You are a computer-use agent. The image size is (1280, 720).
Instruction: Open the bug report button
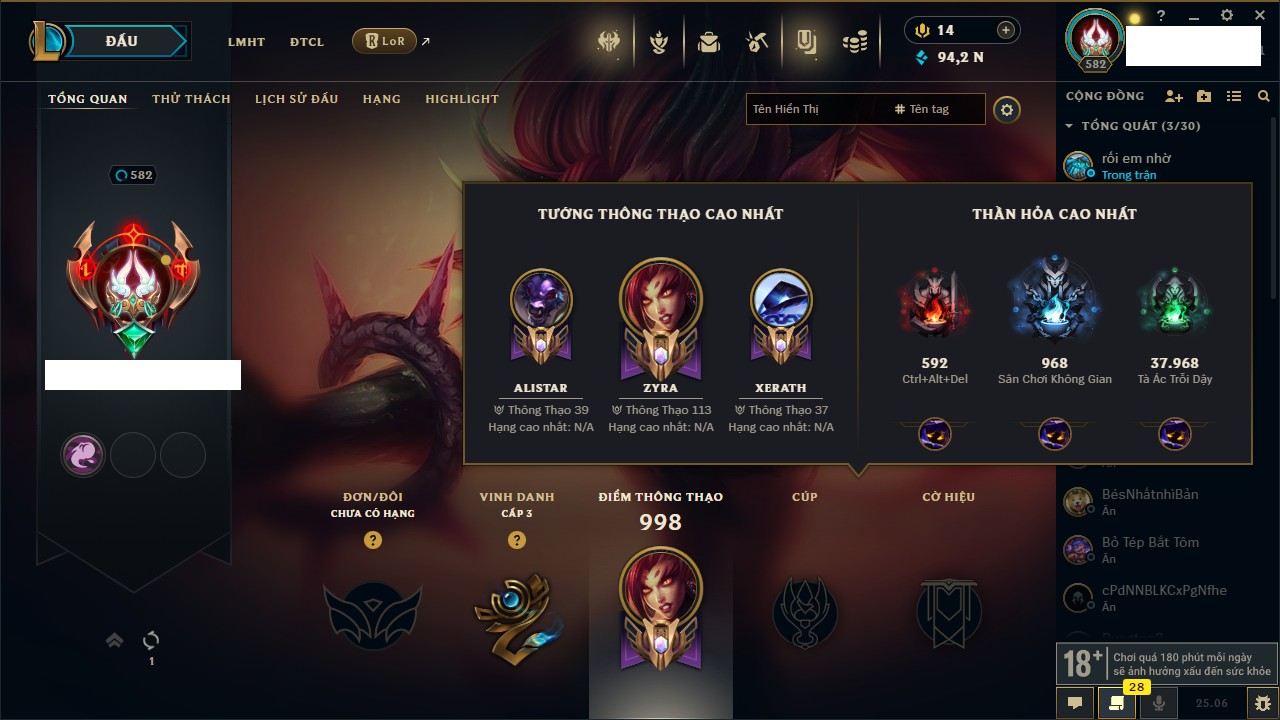click(x=1262, y=702)
